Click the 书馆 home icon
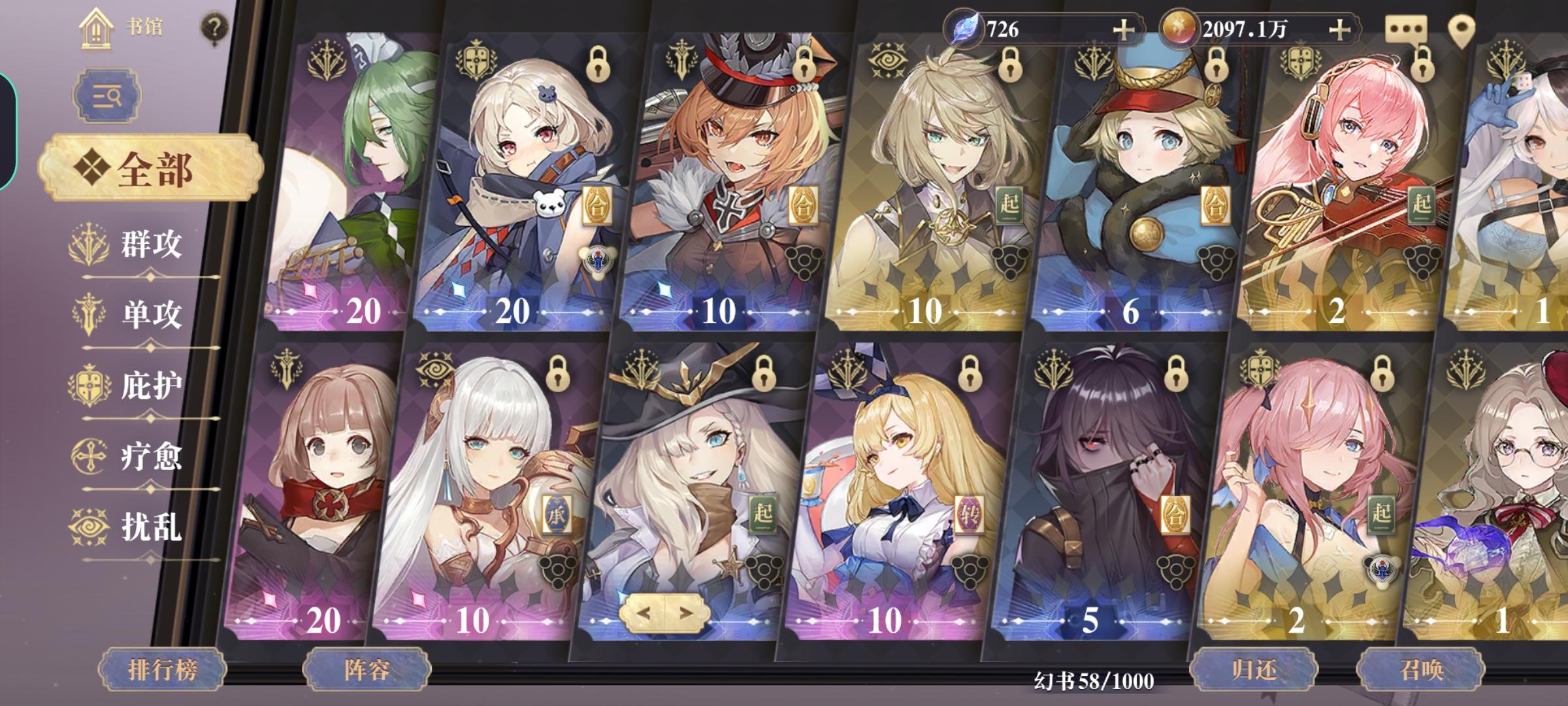Viewport: 1568px width, 706px height. [x=97, y=29]
